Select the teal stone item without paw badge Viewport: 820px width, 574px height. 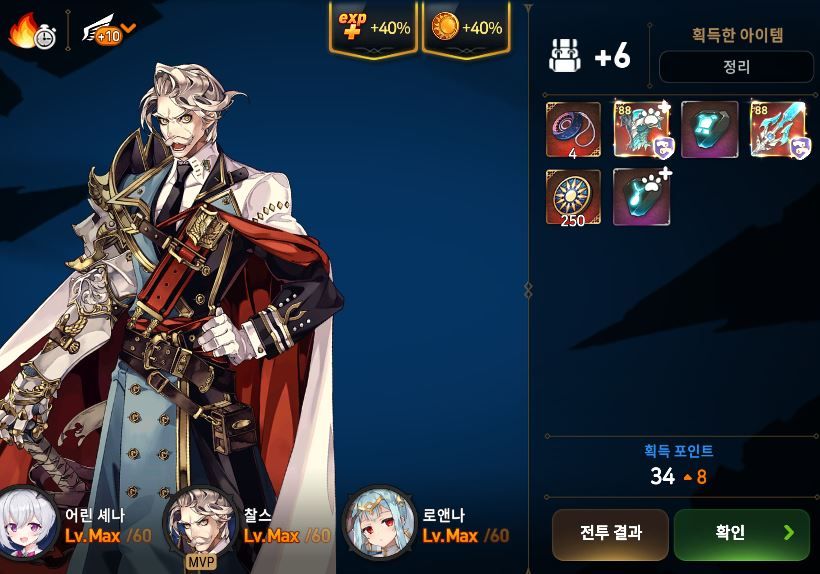709,130
